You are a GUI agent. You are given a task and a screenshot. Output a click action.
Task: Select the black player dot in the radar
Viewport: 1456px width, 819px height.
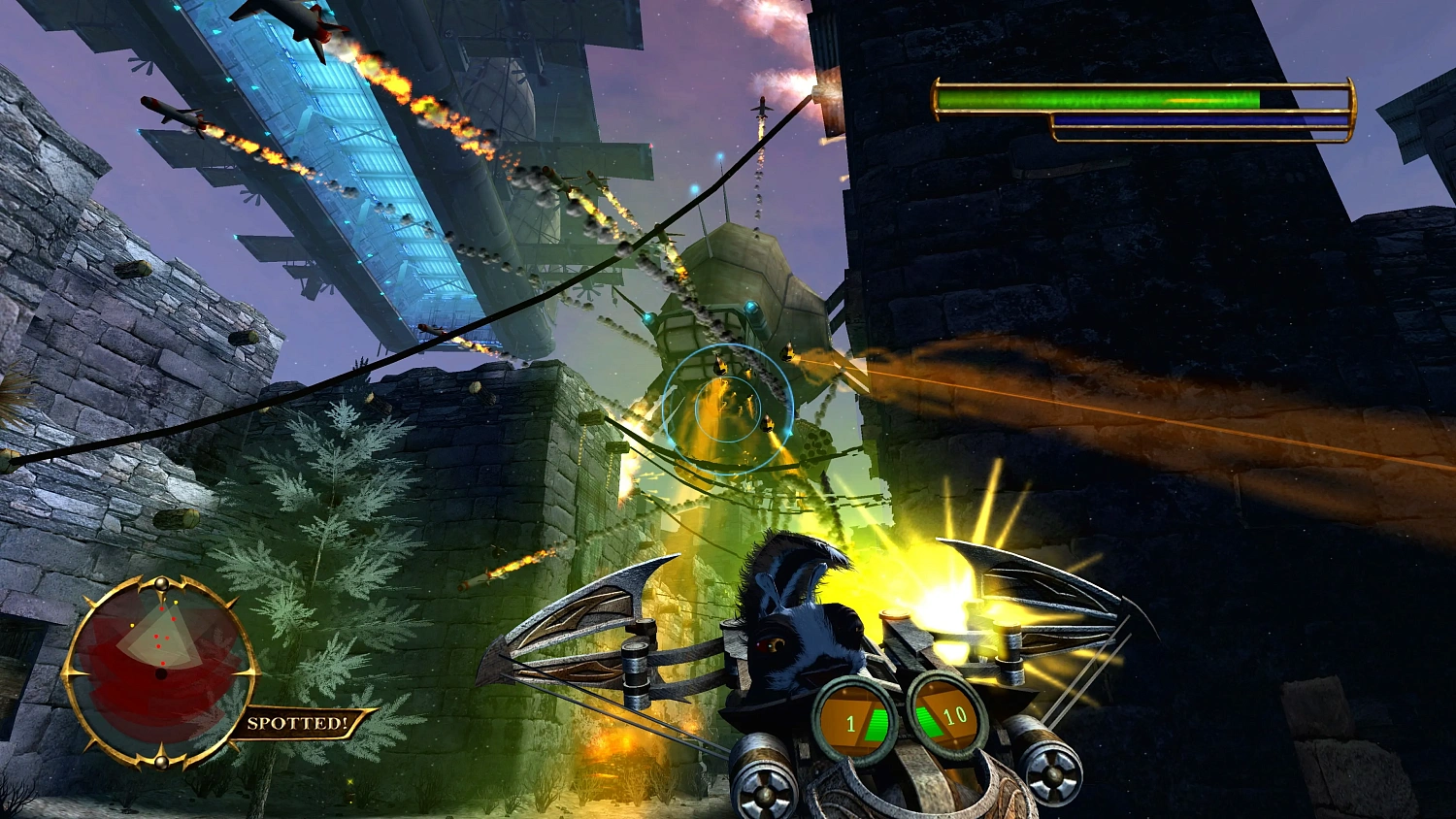pos(161,672)
